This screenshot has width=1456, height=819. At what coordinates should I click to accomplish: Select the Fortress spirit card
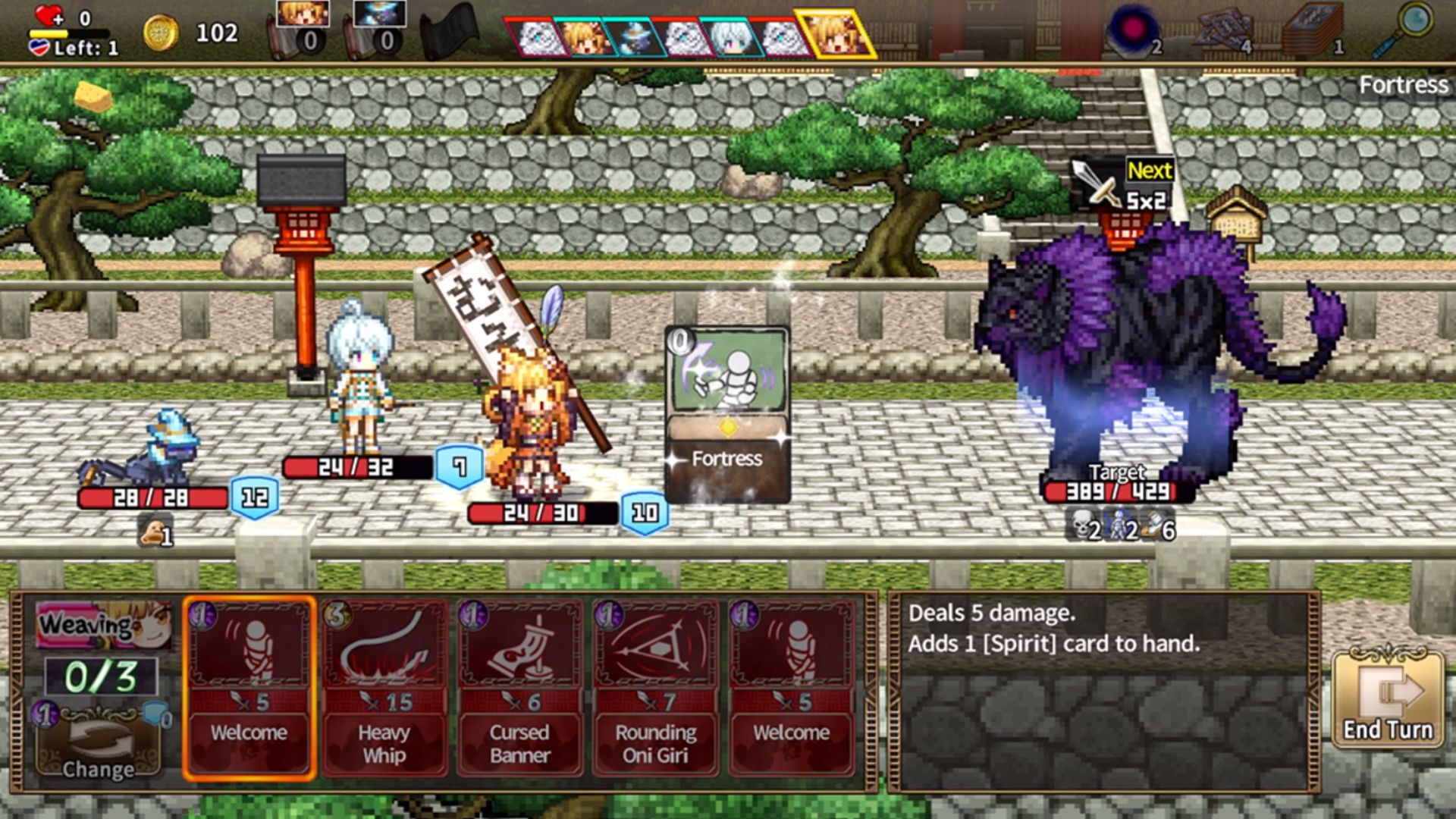click(x=727, y=414)
